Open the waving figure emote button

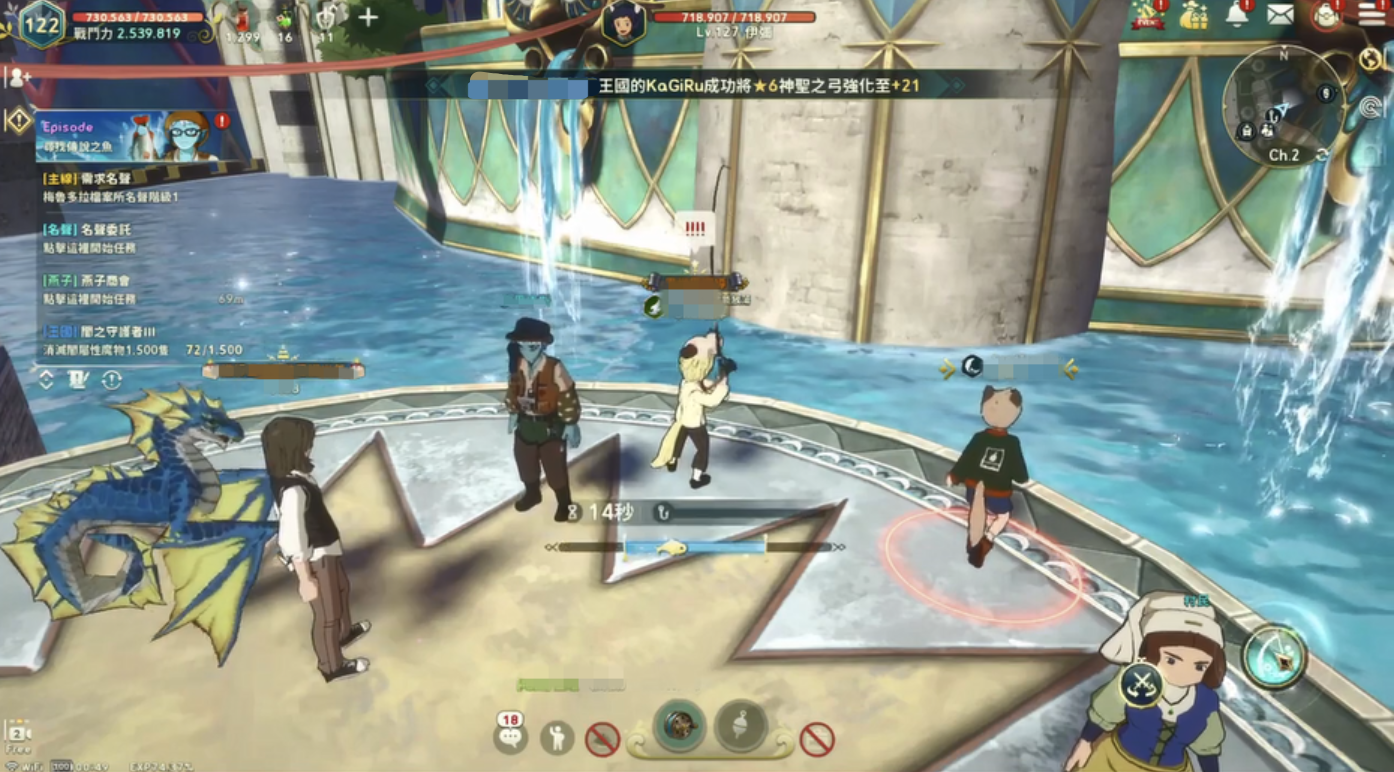[x=557, y=738]
